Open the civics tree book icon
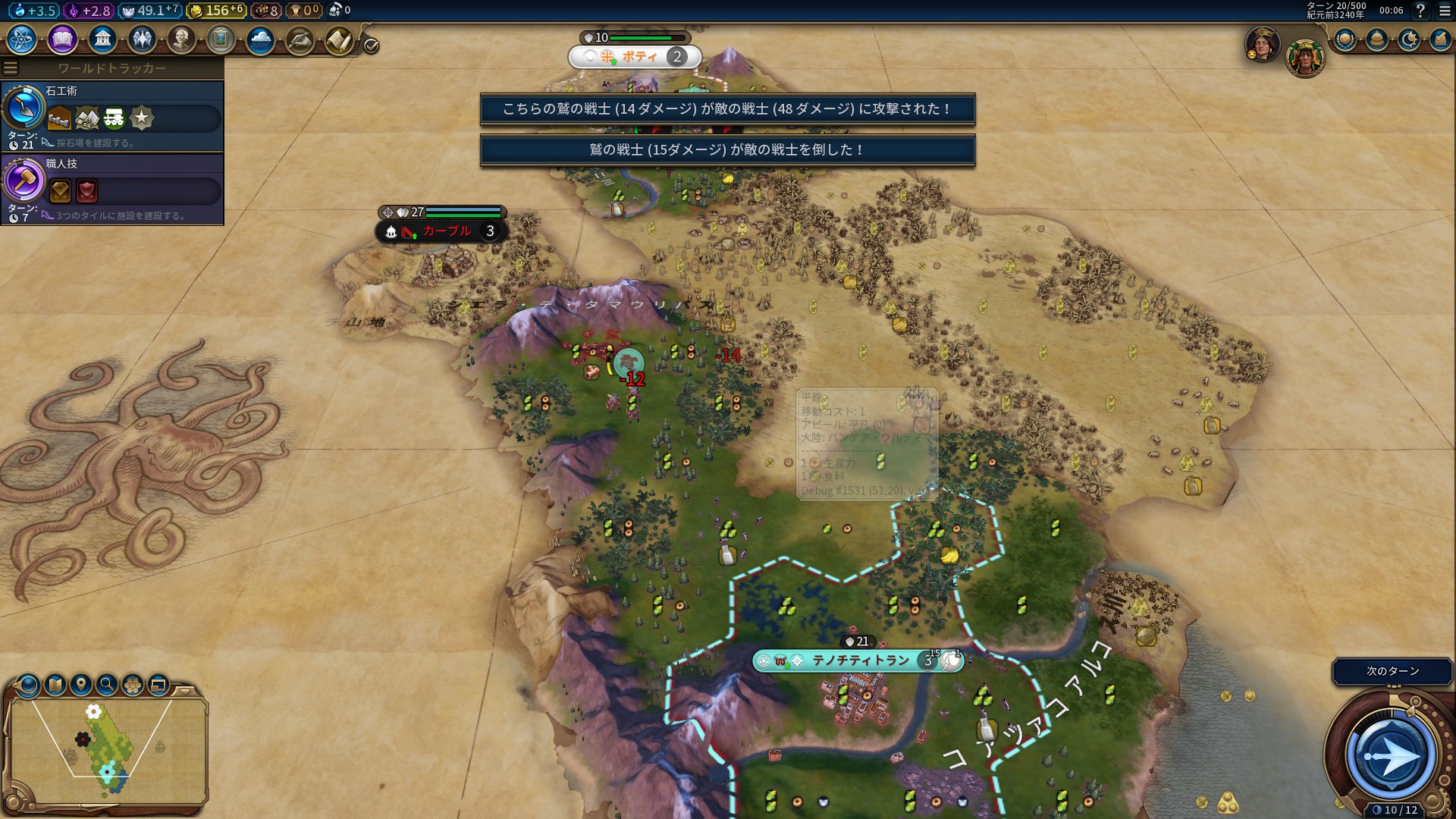This screenshot has height=819, width=1456. coord(62,39)
